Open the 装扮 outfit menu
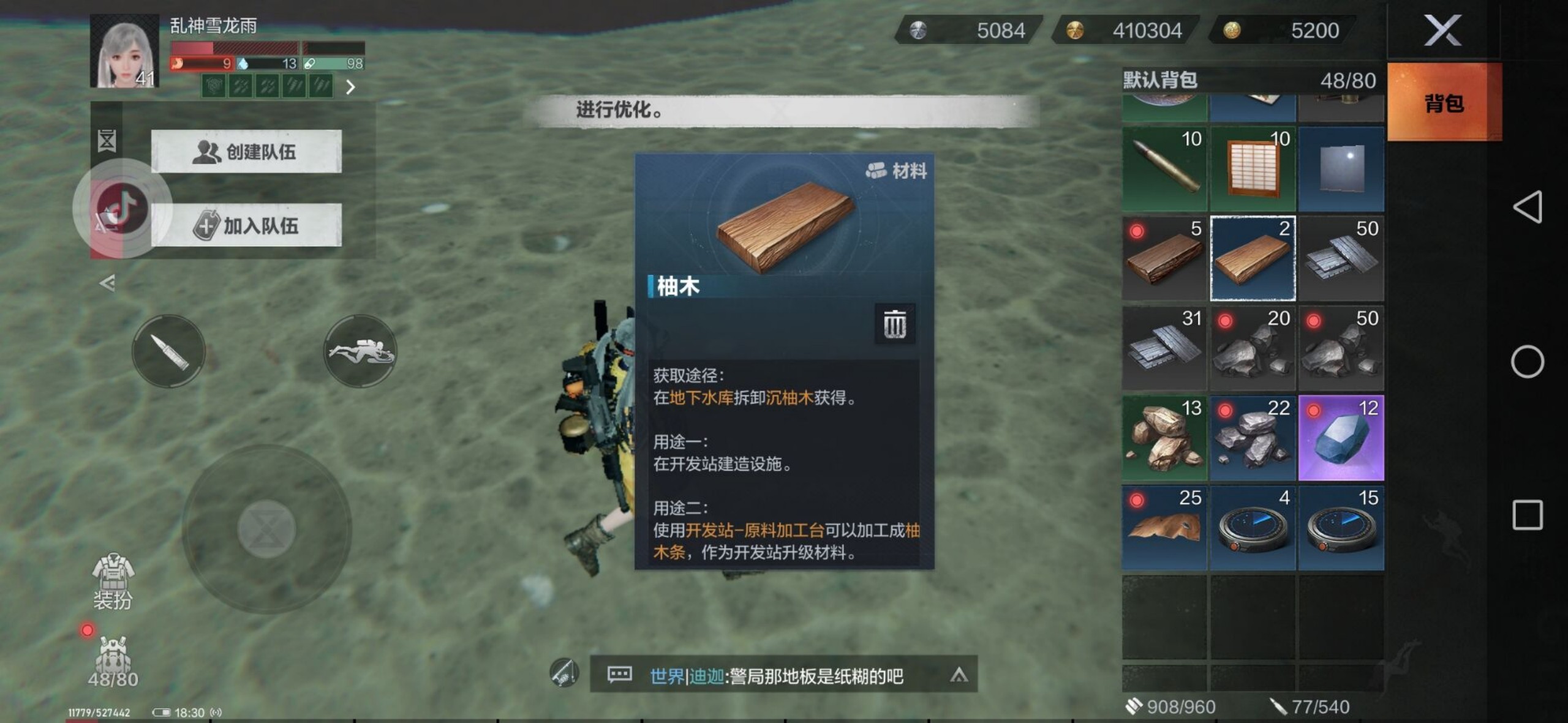This screenshot has width=1568, height=723. point(113,582)
